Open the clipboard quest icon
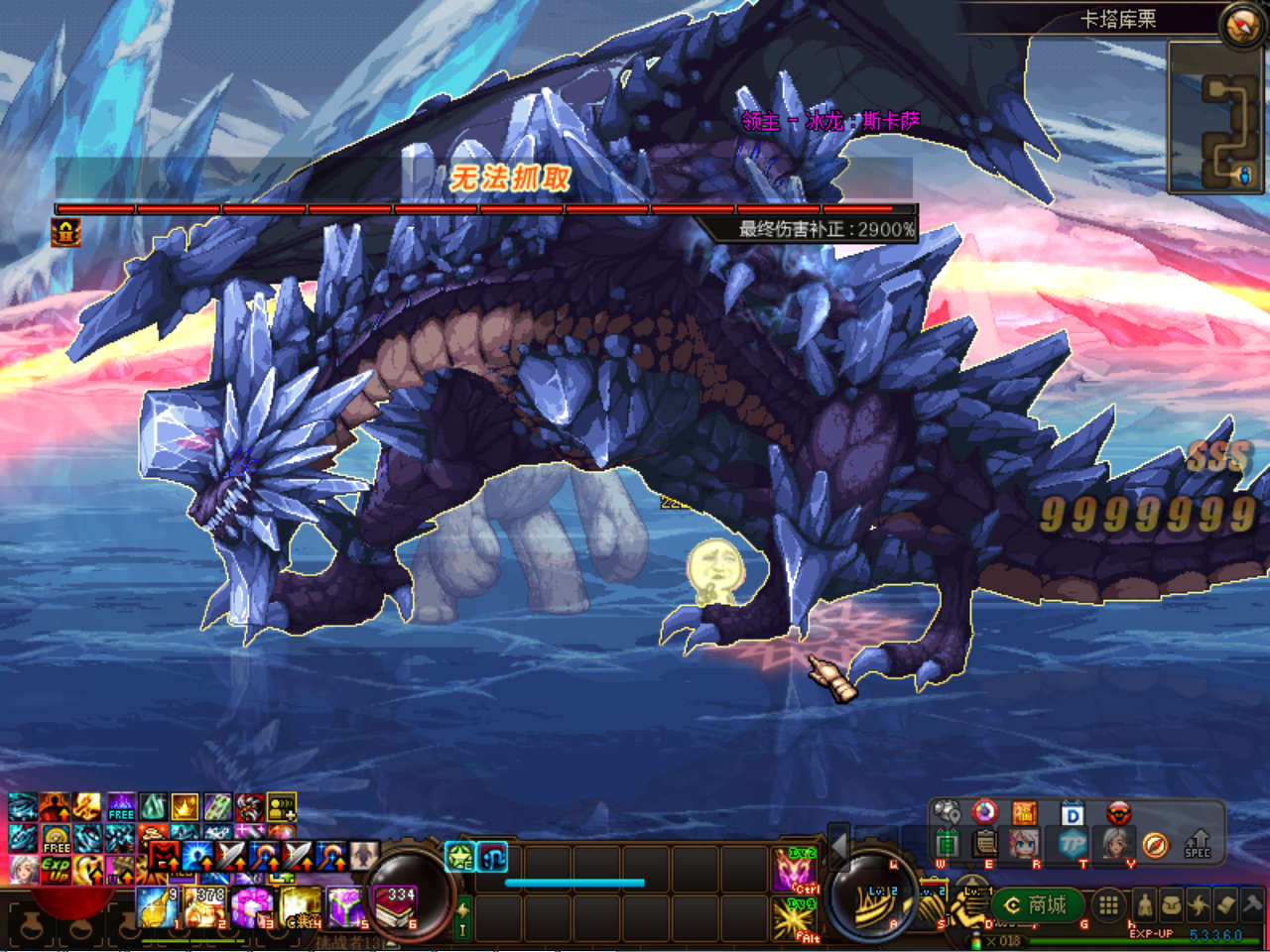The width and height of the screenshot is (1270, 952). (x=985, y=844)
